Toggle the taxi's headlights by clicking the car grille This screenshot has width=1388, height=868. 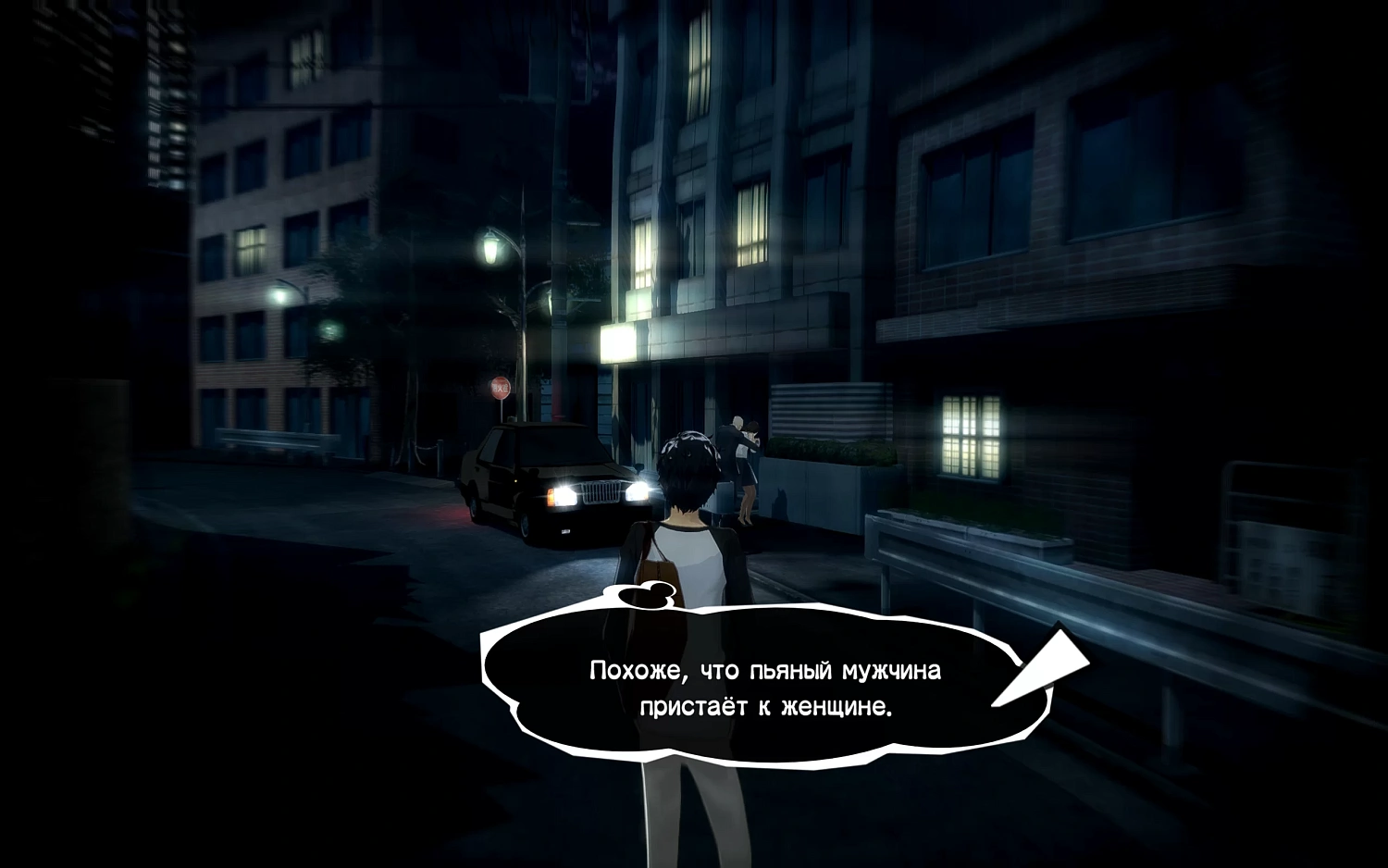pos(600,493)
